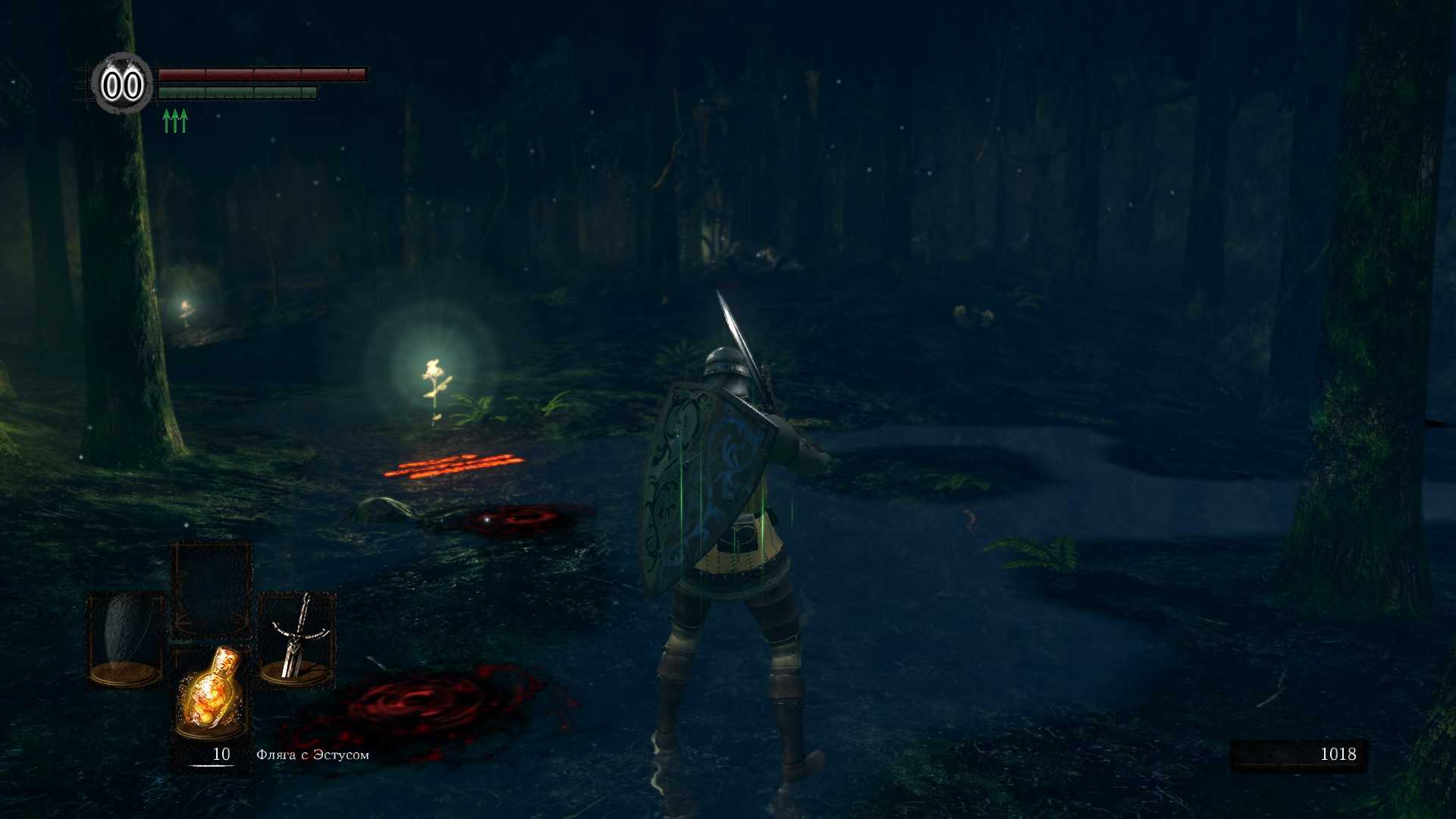Click the green arrows buff icon
The image size is (1456, 819).
[x=175, y=121]
